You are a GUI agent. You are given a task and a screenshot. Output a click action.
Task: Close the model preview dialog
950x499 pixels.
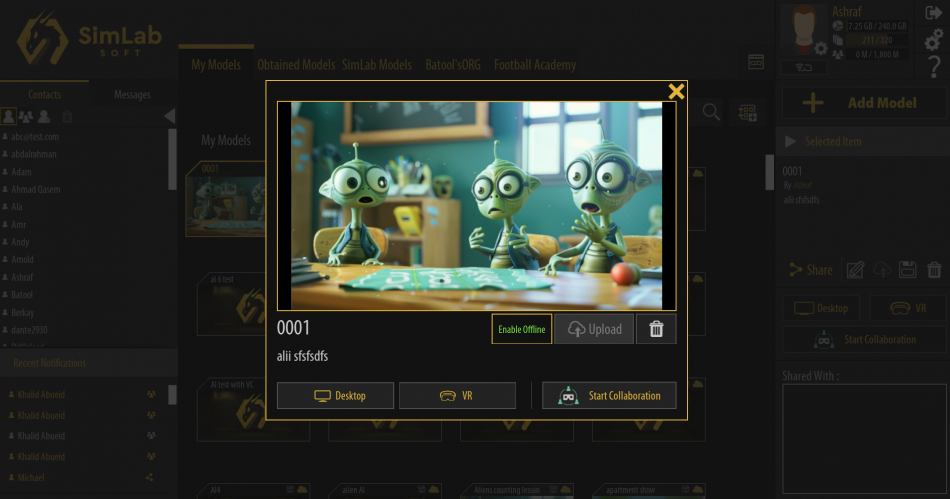[676, 92]
